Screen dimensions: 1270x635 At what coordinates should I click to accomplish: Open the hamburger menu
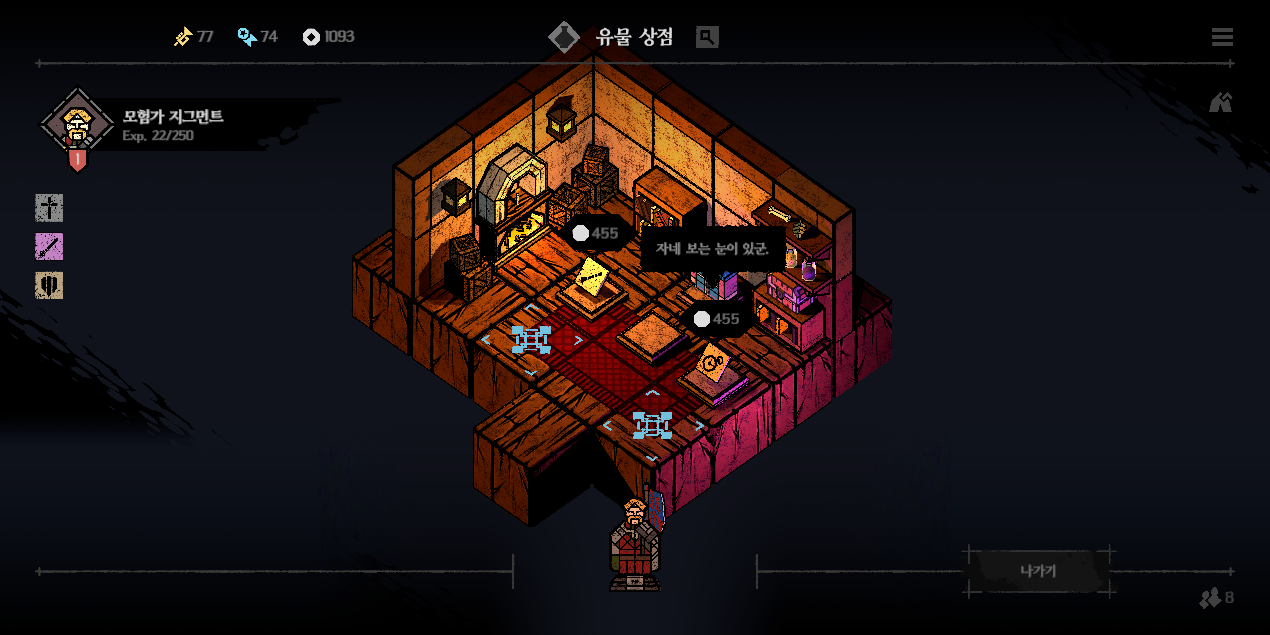point(1221,37)
